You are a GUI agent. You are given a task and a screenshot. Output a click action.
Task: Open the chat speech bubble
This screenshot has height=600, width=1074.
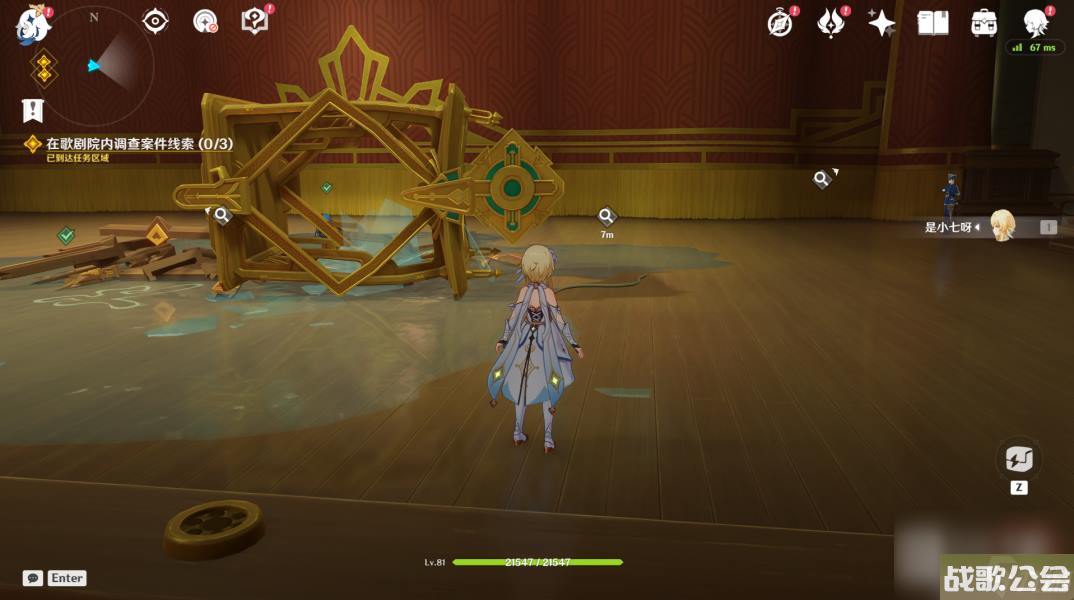(x=33, y=578)
